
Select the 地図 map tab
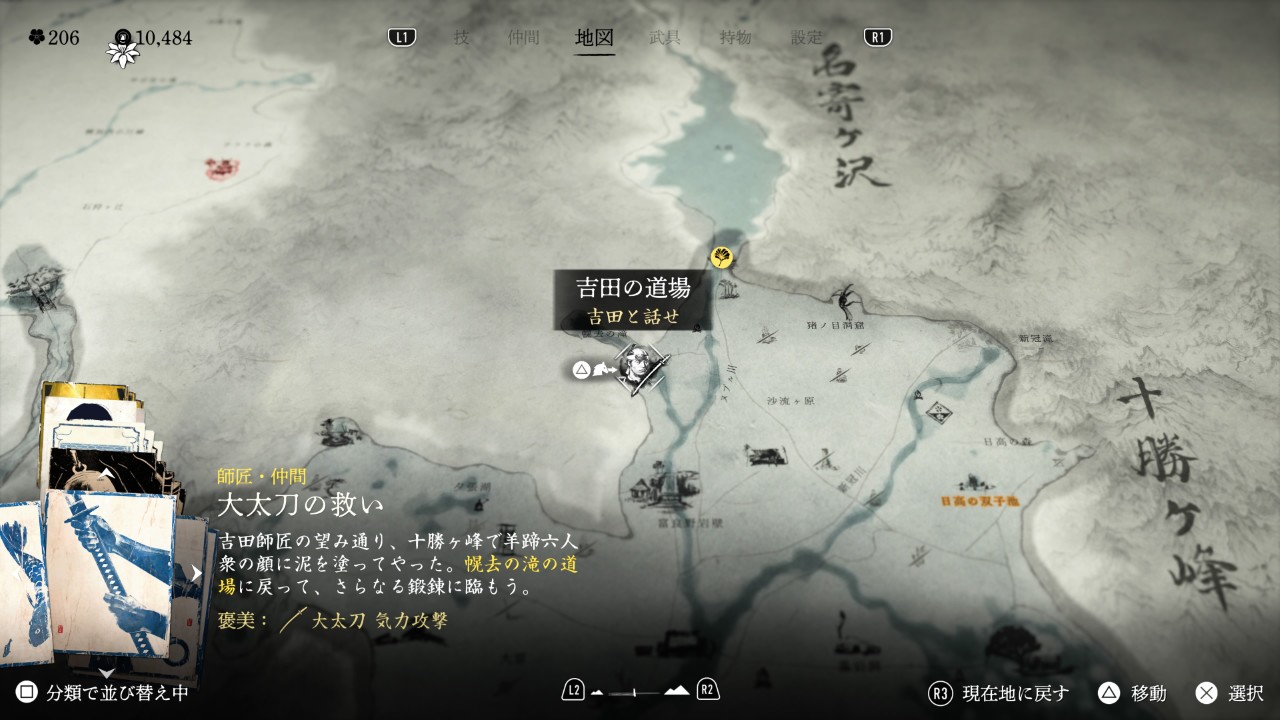[594, 38]
